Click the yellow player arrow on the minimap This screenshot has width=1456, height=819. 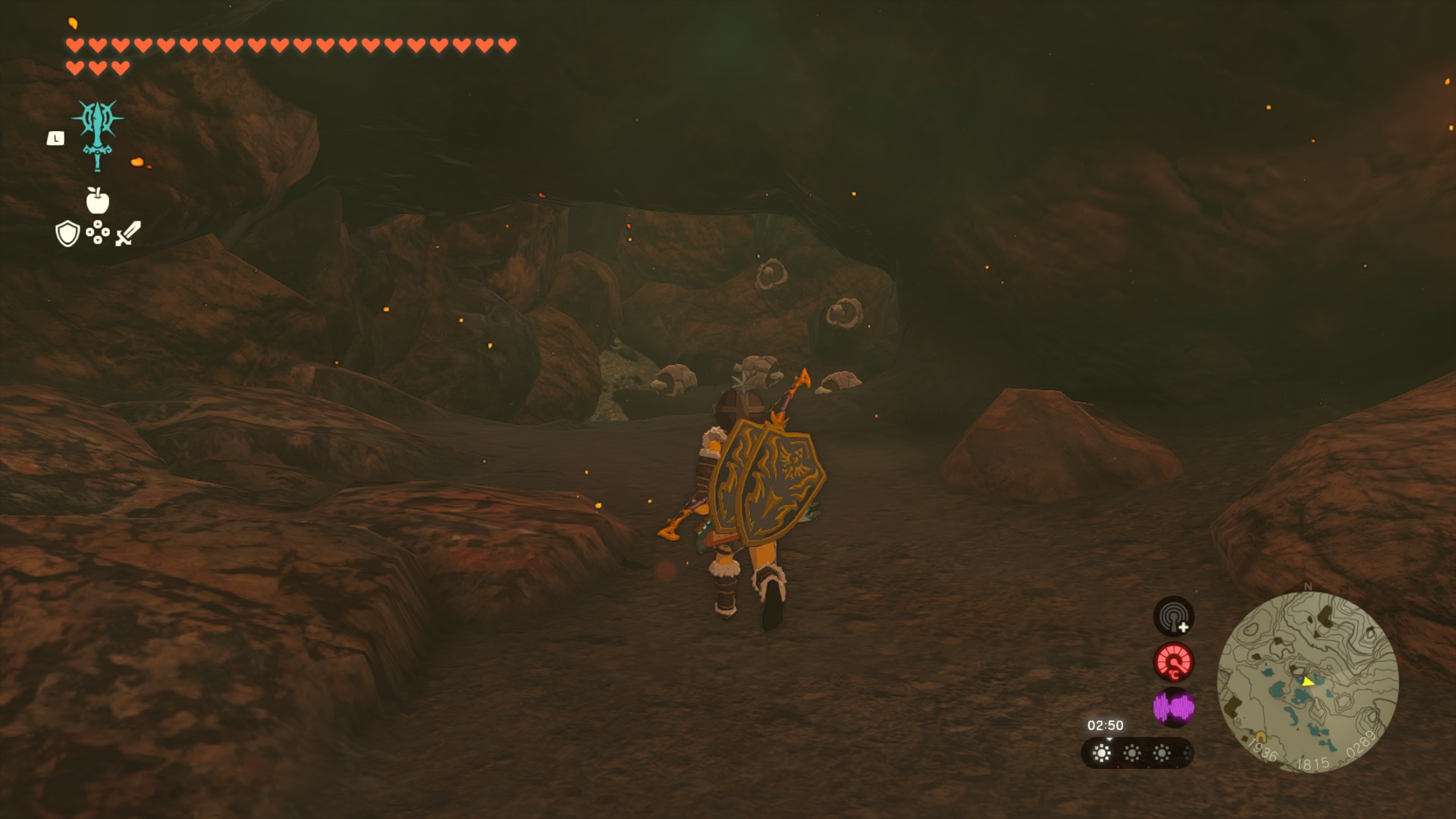point(1307,682)
